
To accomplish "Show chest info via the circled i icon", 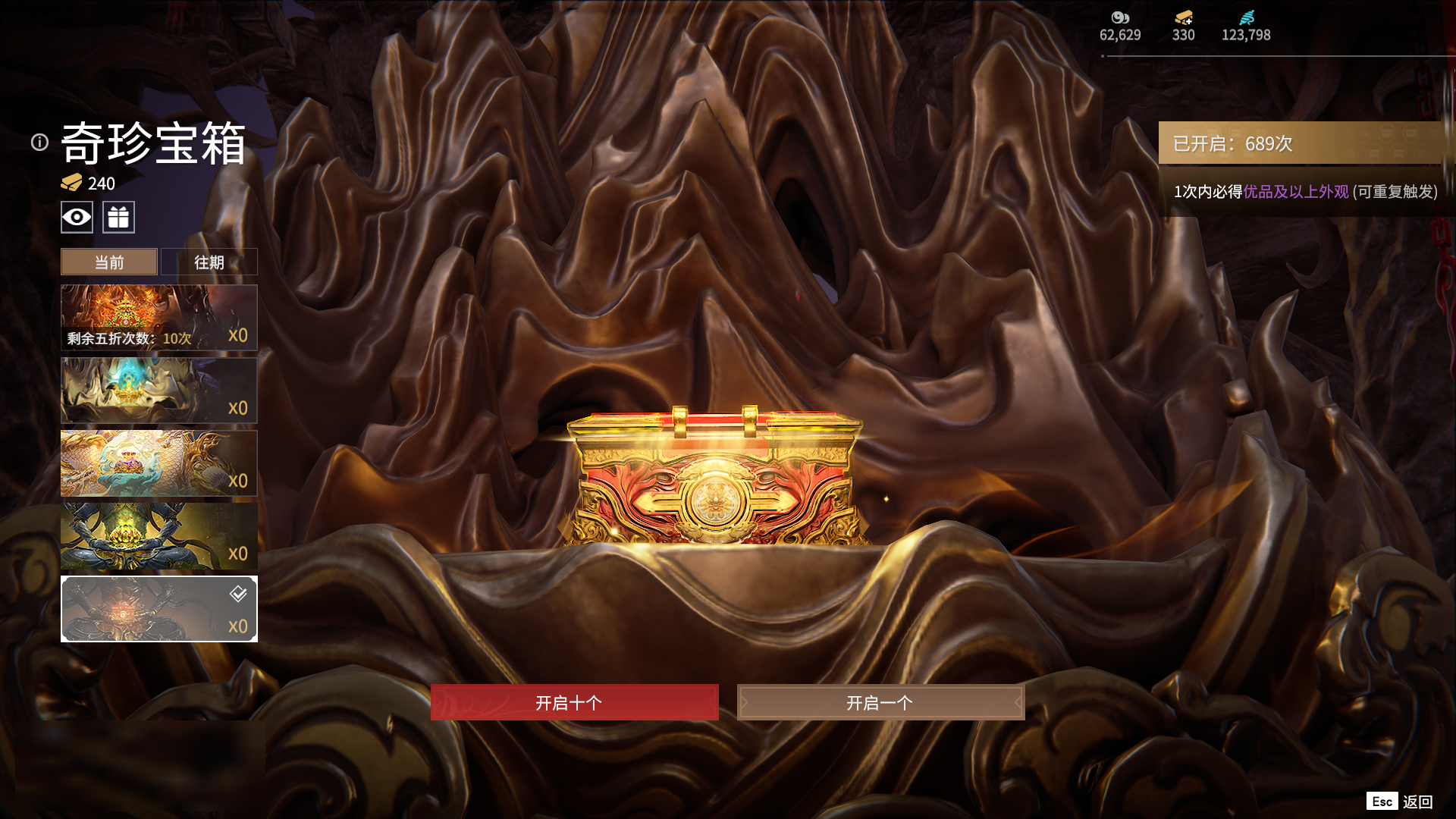I will point(39,143).
